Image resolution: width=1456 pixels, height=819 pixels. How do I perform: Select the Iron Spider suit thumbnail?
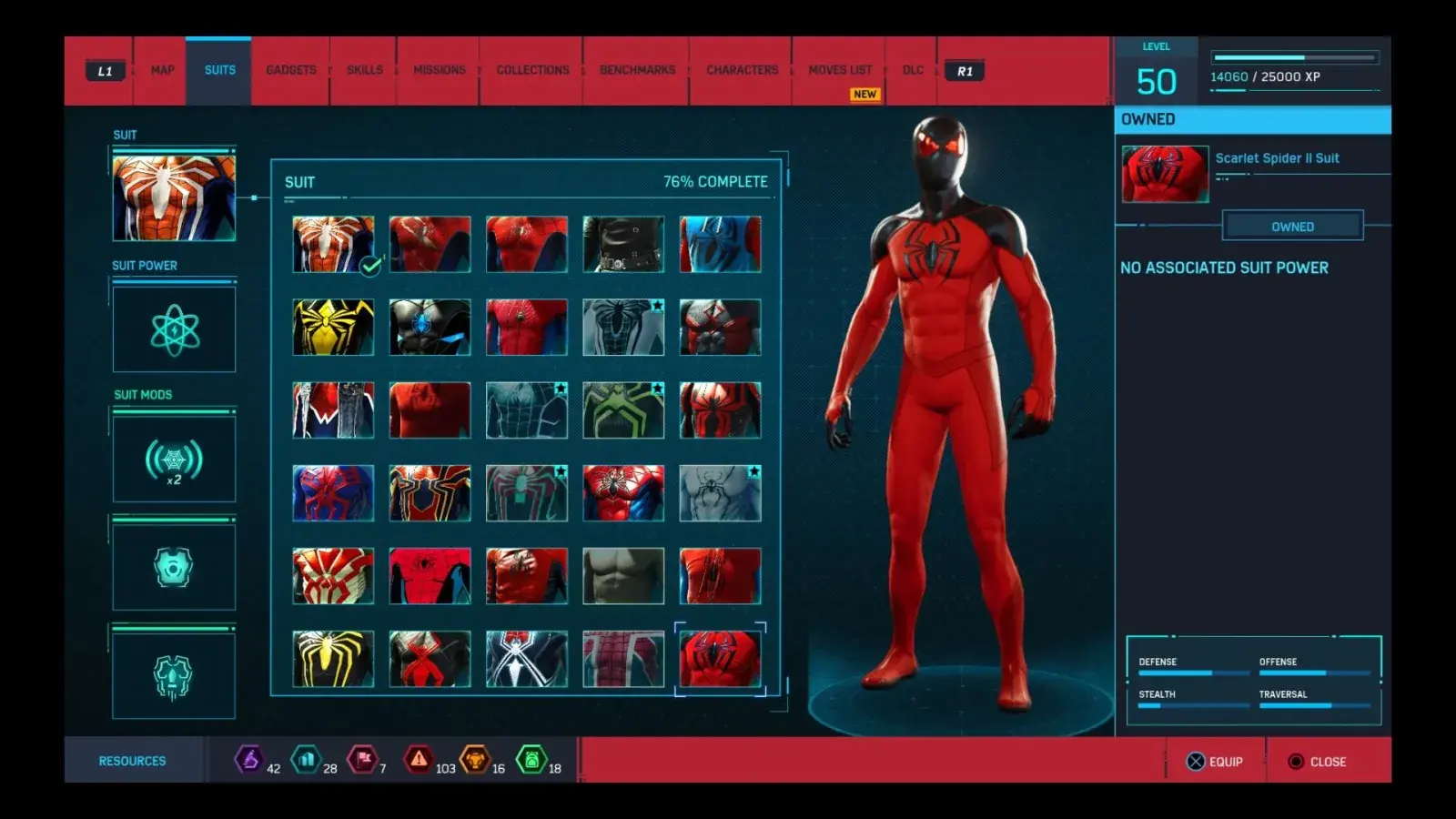[x=430, y=491]
